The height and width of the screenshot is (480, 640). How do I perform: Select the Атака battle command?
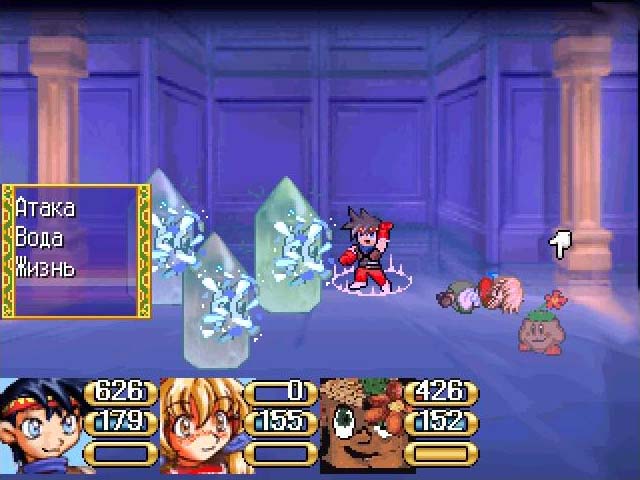click(x=46, y=208)
